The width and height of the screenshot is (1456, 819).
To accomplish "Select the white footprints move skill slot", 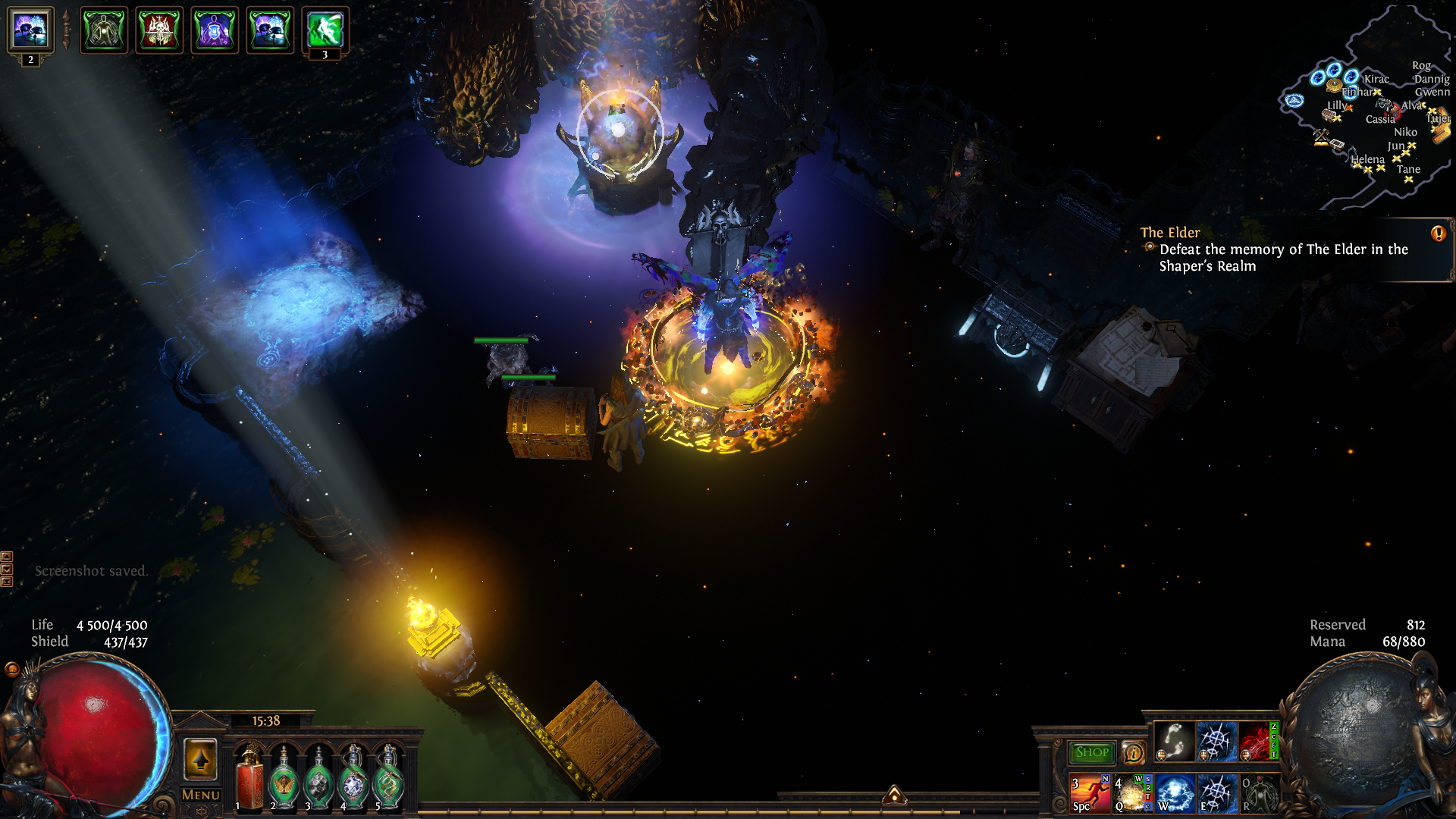I will 1174,741.
